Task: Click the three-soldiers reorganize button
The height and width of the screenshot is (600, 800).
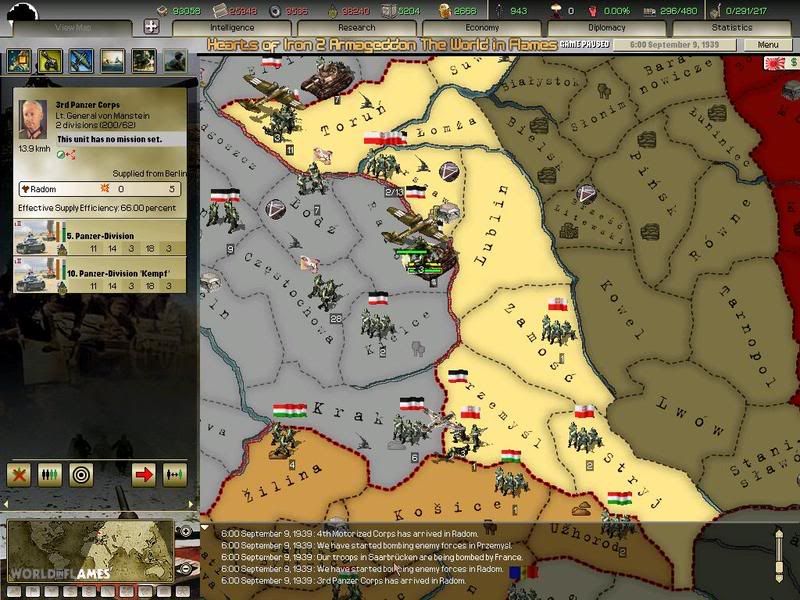Action: tap(50, 474)
